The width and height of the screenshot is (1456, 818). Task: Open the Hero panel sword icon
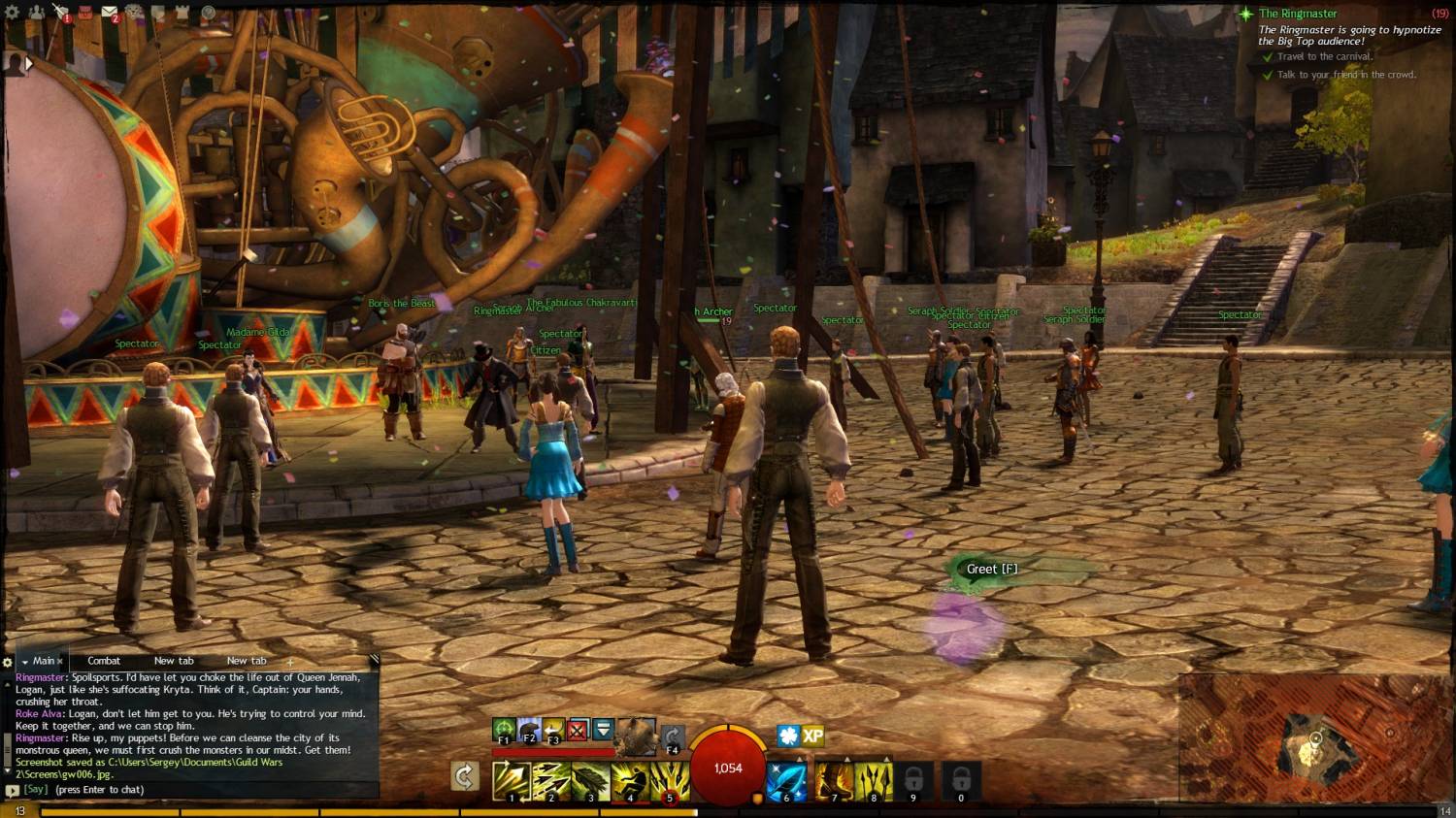(60, 13)
